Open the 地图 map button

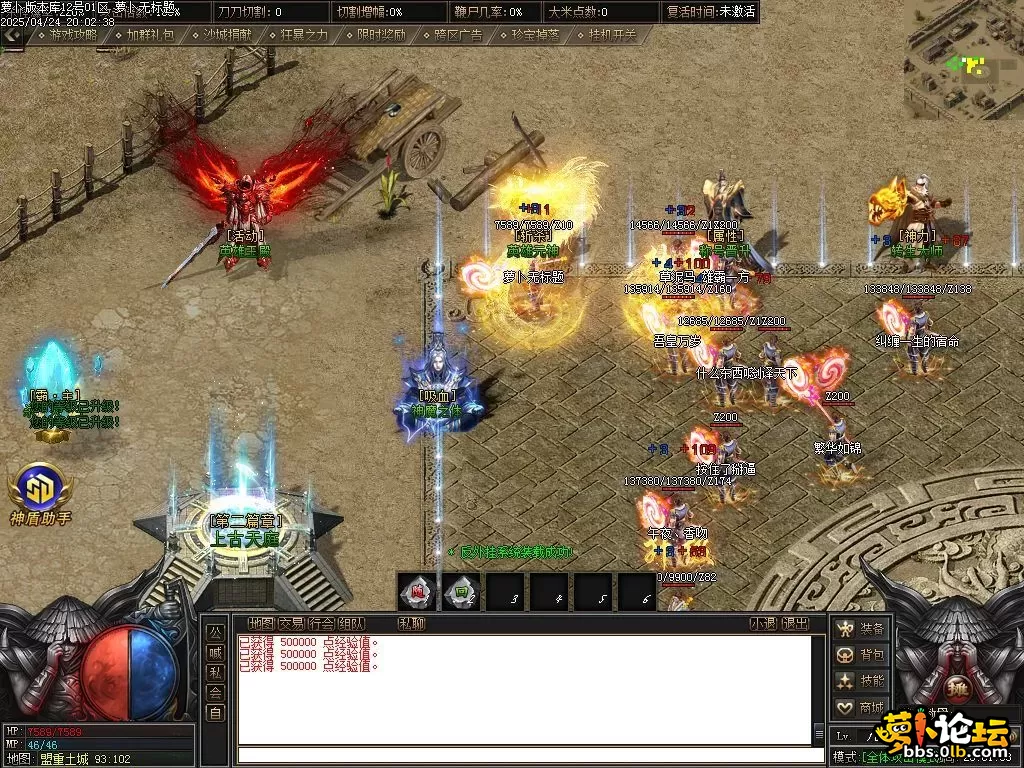261,624
